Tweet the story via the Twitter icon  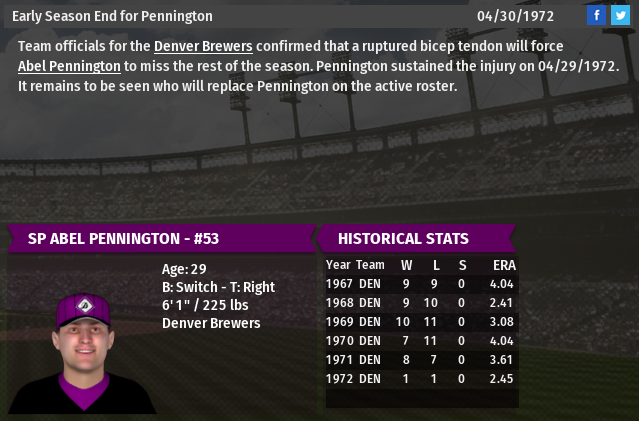coord(620,15)
